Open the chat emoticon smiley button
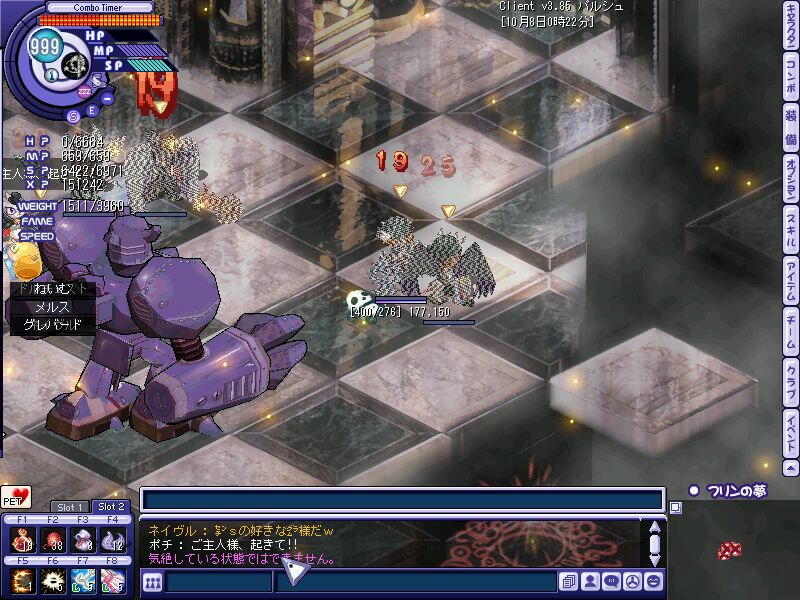The height and width of the screenshot is (600, 800). tap(654, 581)
